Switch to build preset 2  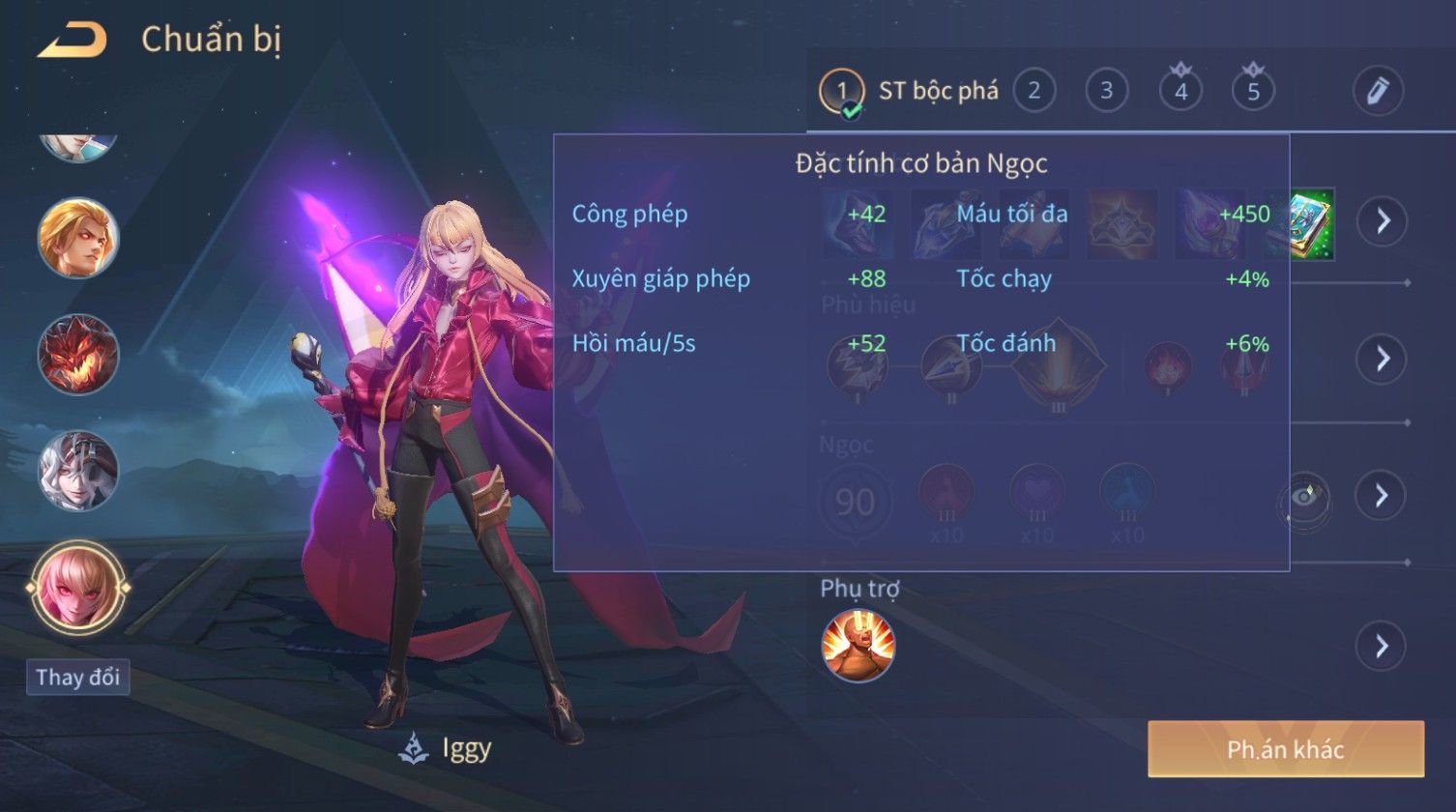point(1034,92)
